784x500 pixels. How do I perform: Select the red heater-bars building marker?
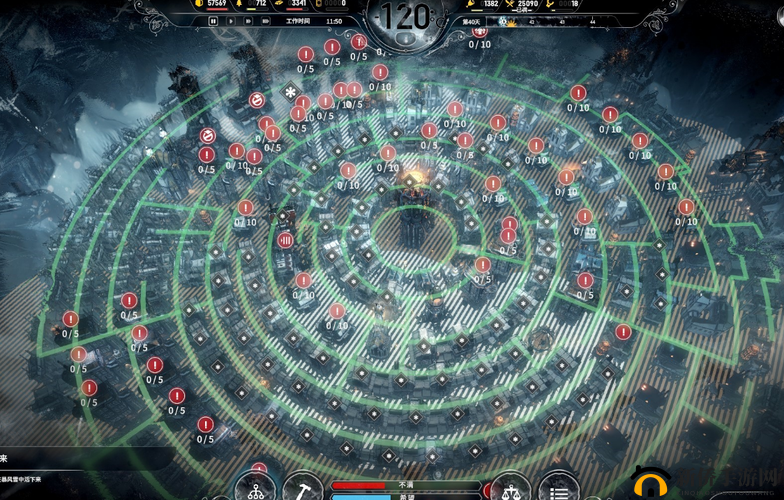285,239
